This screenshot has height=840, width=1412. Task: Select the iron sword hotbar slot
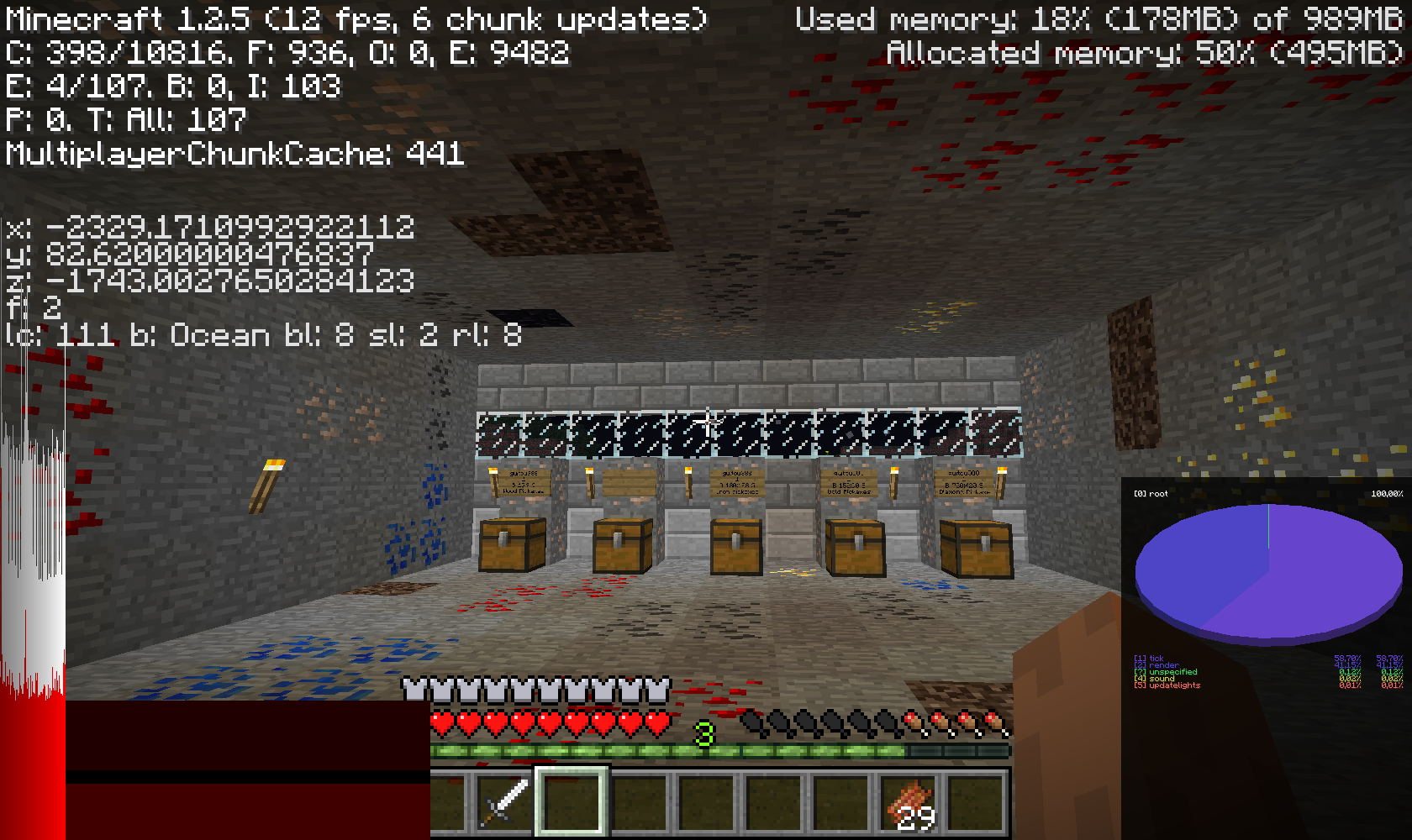504,802
